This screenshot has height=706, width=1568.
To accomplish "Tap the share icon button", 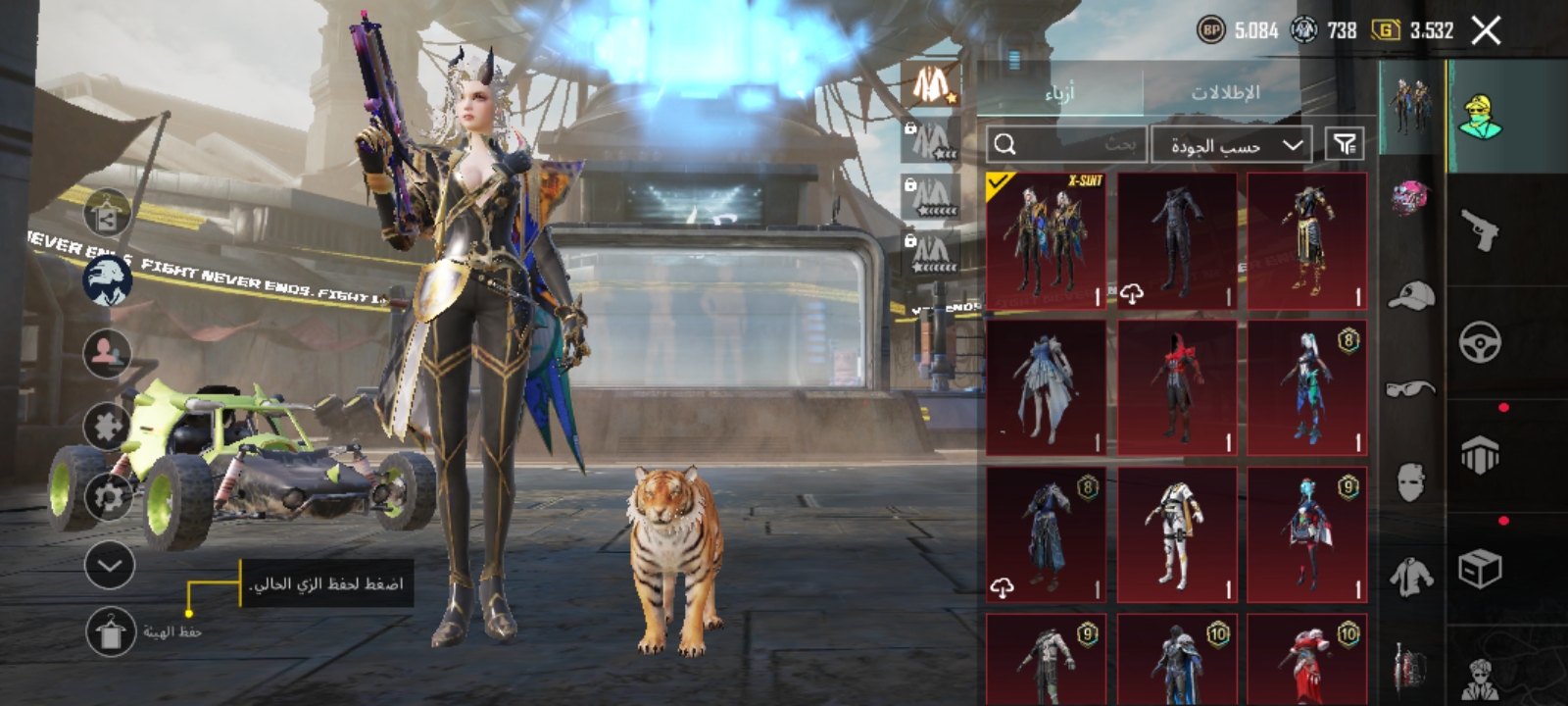I will point(107,215).
